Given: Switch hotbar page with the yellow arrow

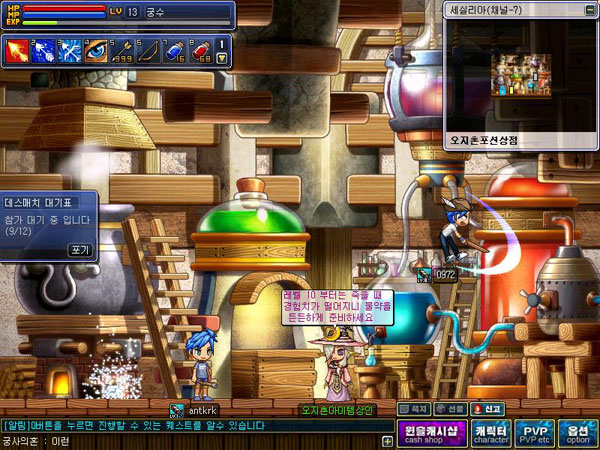Looking at the screenshot, I should pos(222,59).
